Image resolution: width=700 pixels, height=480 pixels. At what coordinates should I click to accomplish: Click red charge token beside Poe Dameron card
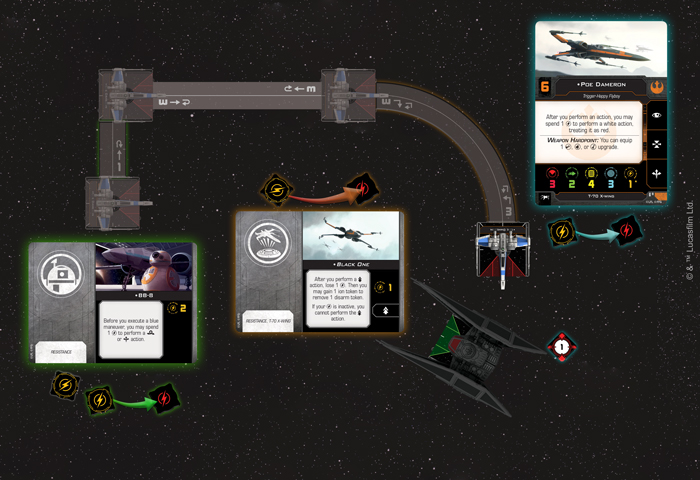coord(627,230)
